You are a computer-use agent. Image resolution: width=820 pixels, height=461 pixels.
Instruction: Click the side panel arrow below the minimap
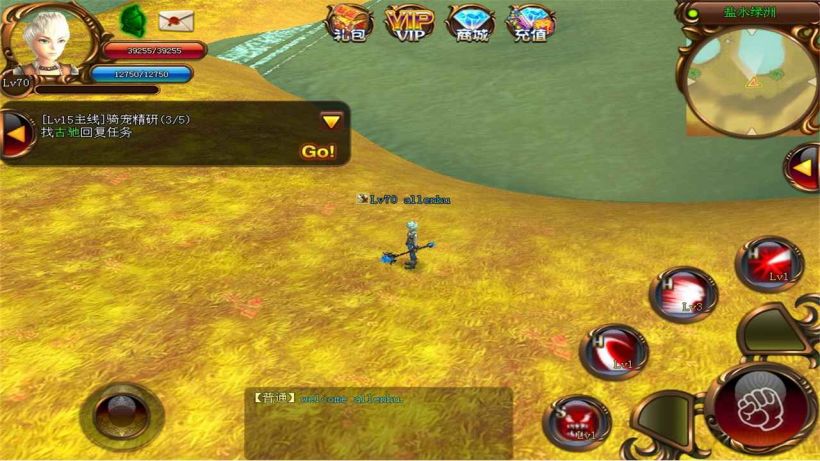coord(802,167)
